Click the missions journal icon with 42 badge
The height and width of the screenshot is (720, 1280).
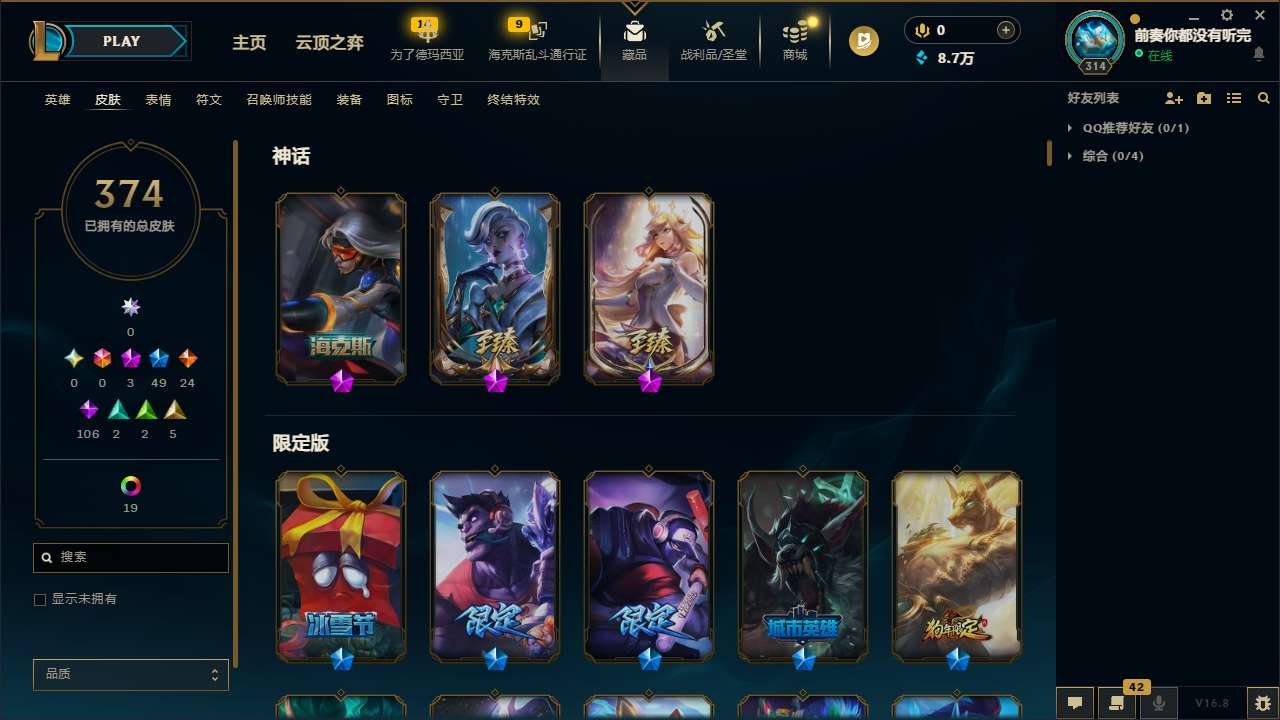click(1117, 703)
